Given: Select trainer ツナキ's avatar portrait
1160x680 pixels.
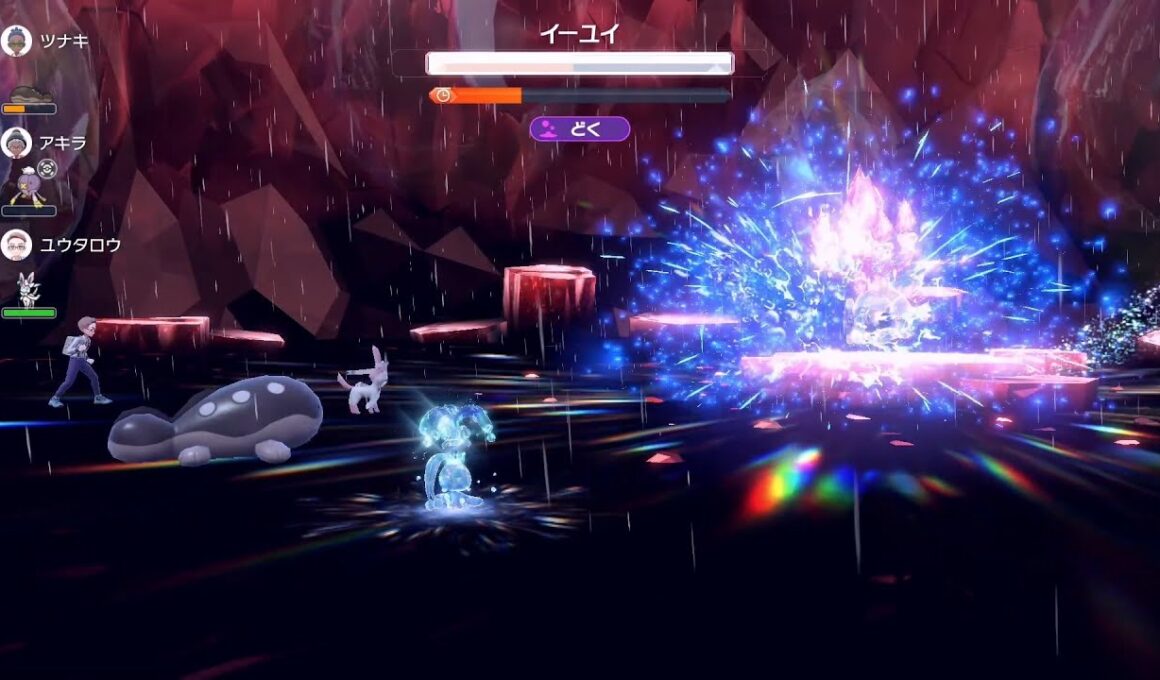Looking at the screenshot, I should [16, 41].
